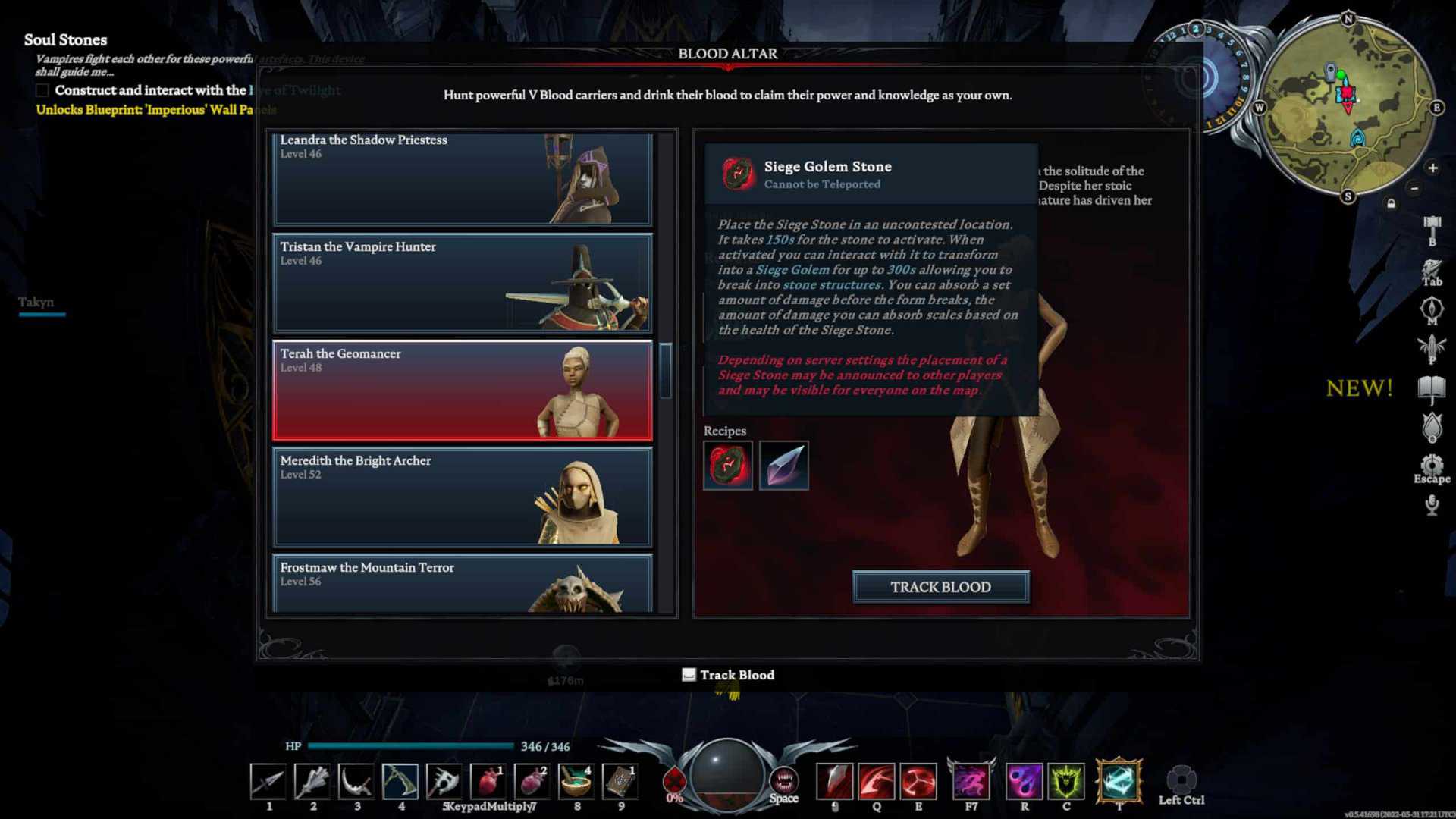Screen dimensions: 1456x819
Task: Select the spell book in hotbar slot 9
Action: pos(620,781)
